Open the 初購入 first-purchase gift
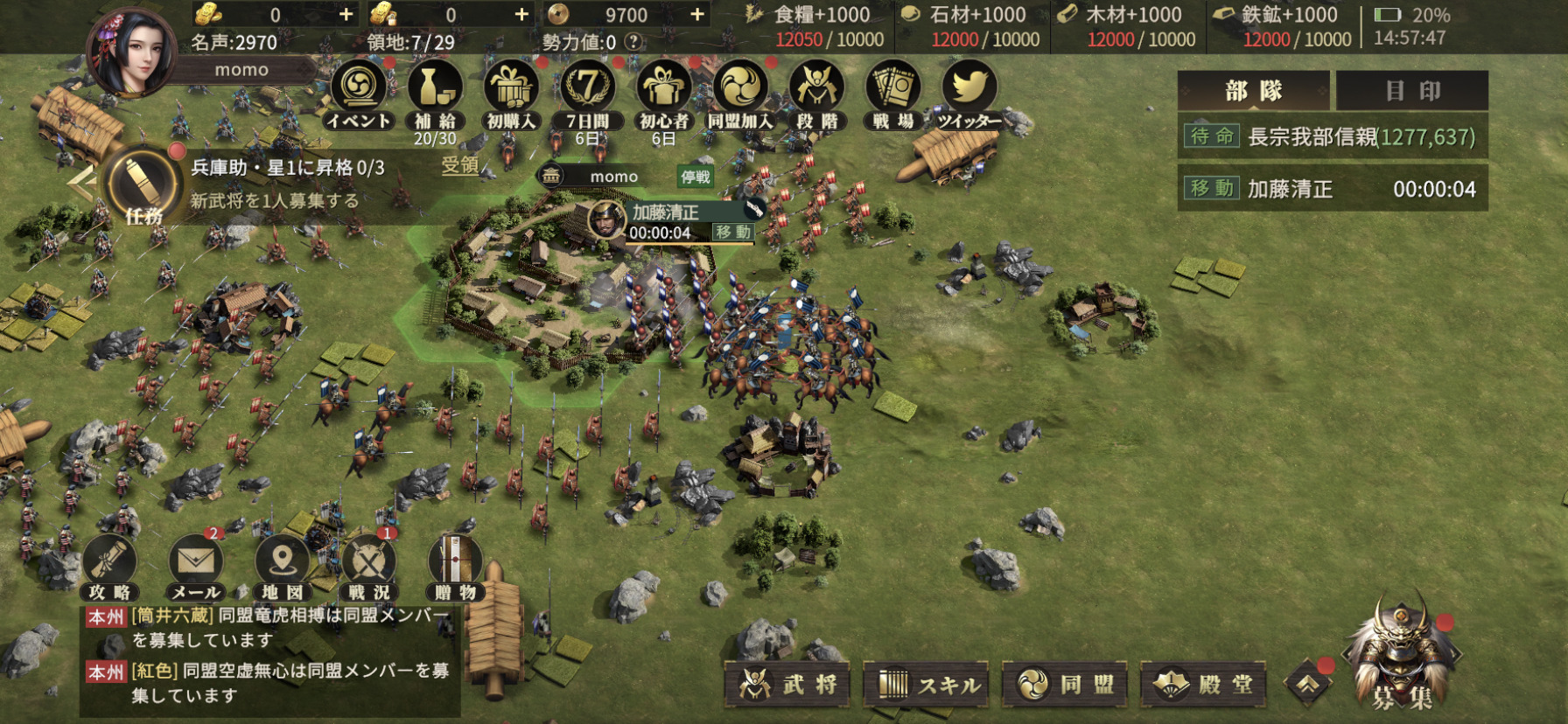This screenshot has width=1568, height=724. pos(511,94)
